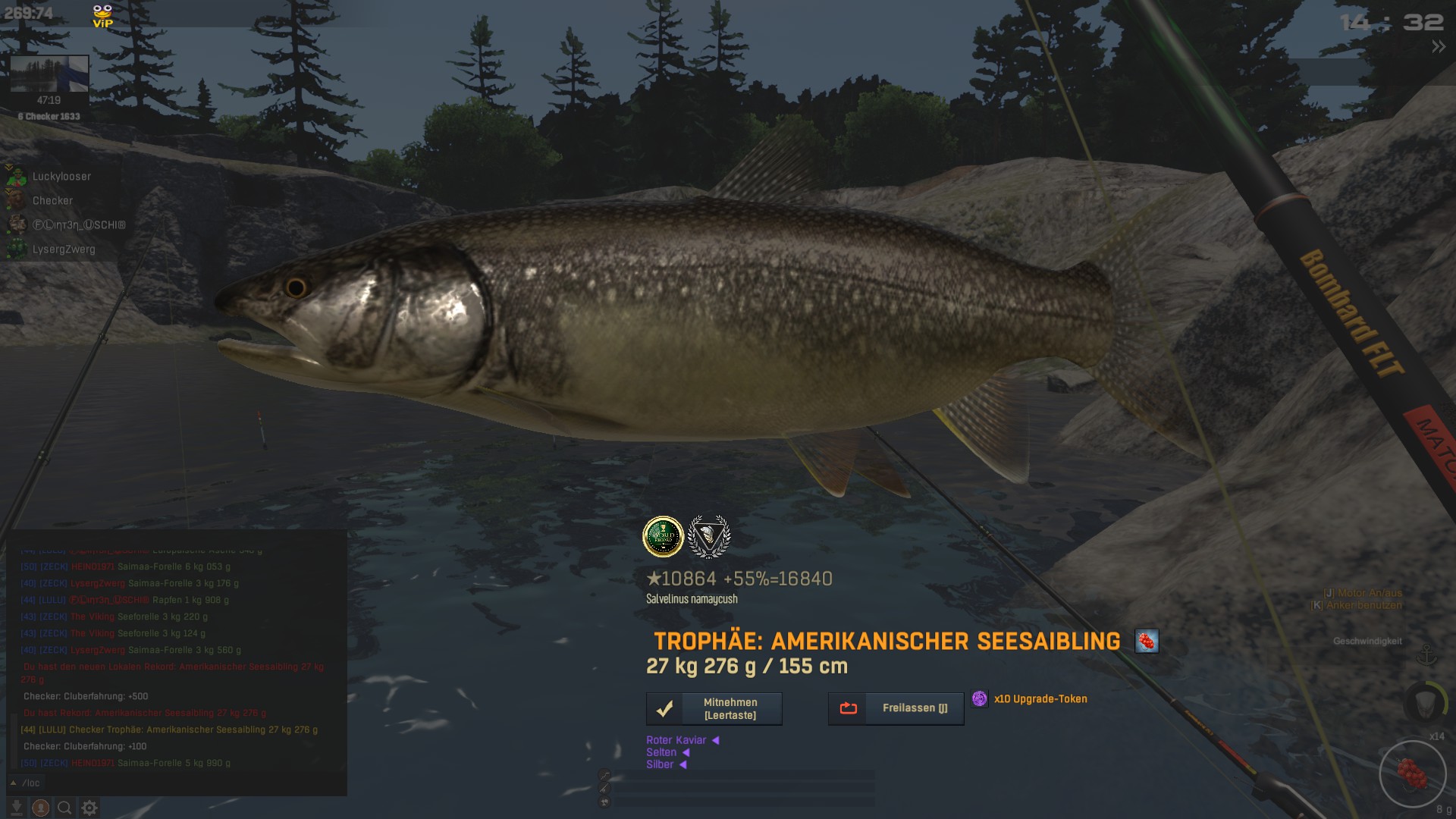The width and height of the screenshot is (1456, 819).
Task: Open the chat settings gear icon
Action: (x=89, y=808)
